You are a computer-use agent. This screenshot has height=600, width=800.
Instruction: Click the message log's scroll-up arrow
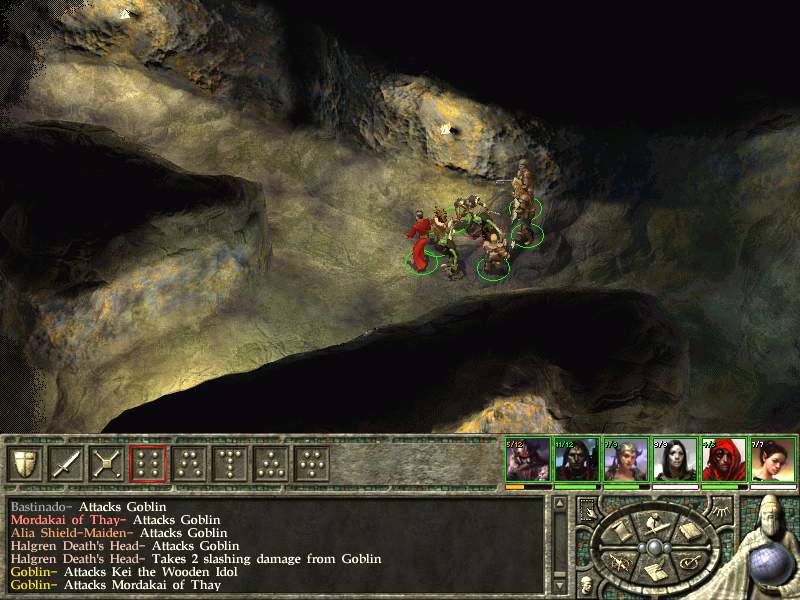coord(560,503)
